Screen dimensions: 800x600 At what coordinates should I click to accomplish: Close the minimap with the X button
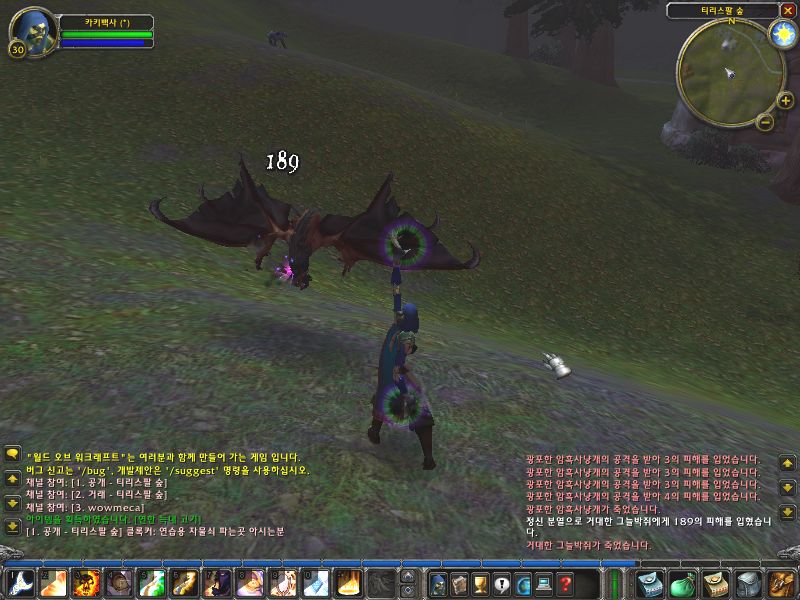pos(788,10)
